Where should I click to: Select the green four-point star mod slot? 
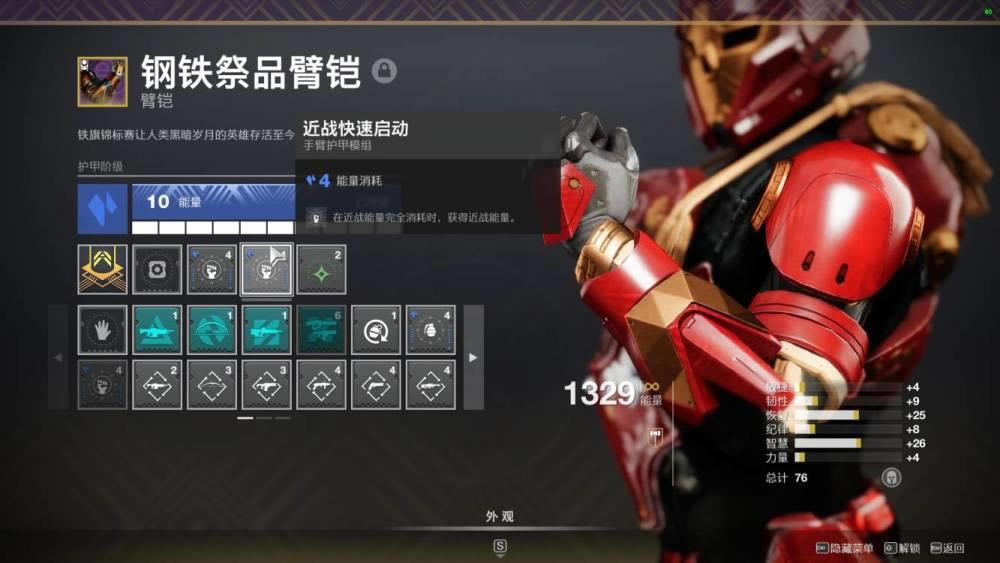(x=321, y=269)
